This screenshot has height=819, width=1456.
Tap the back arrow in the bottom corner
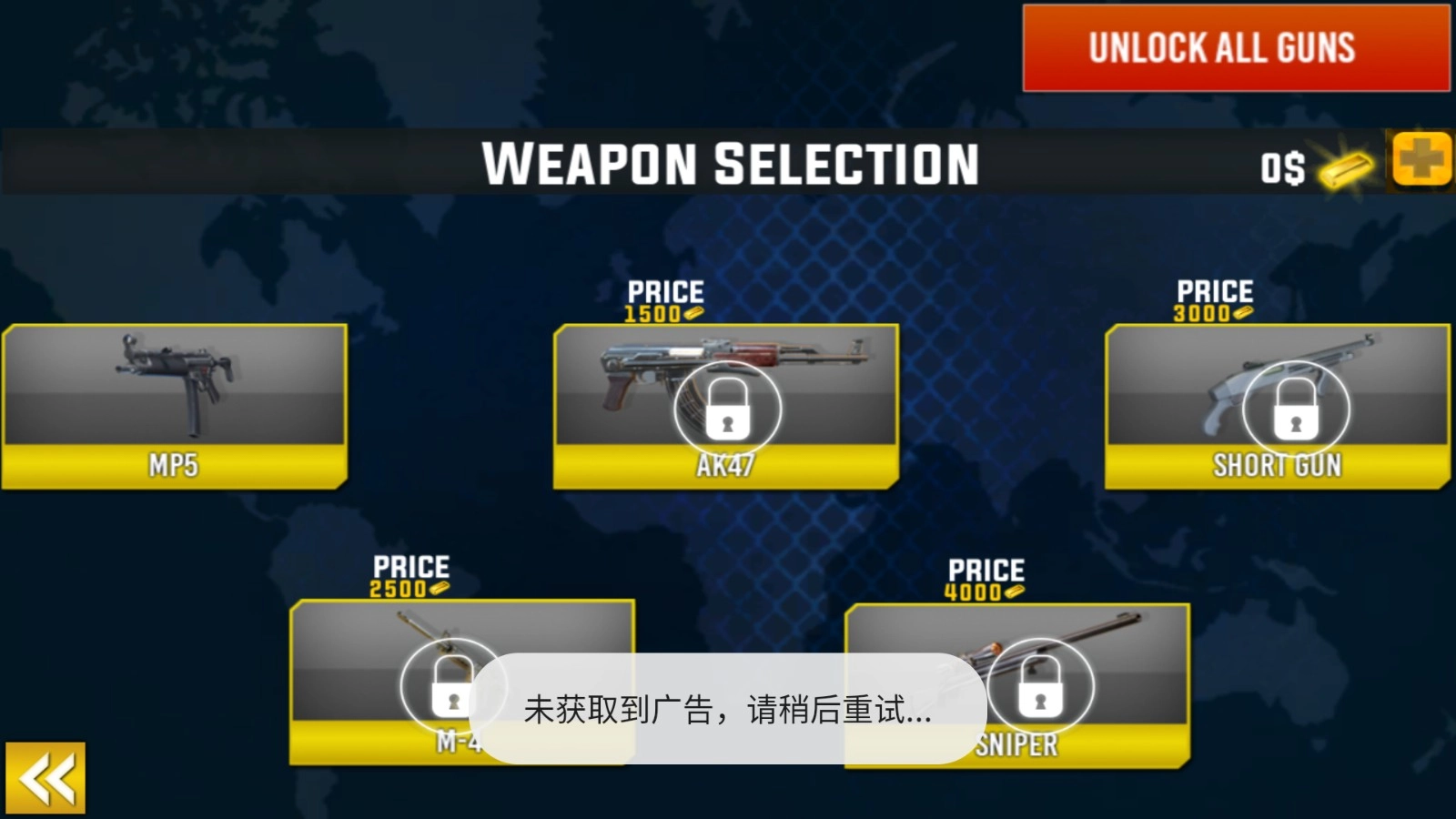(44, 779)
